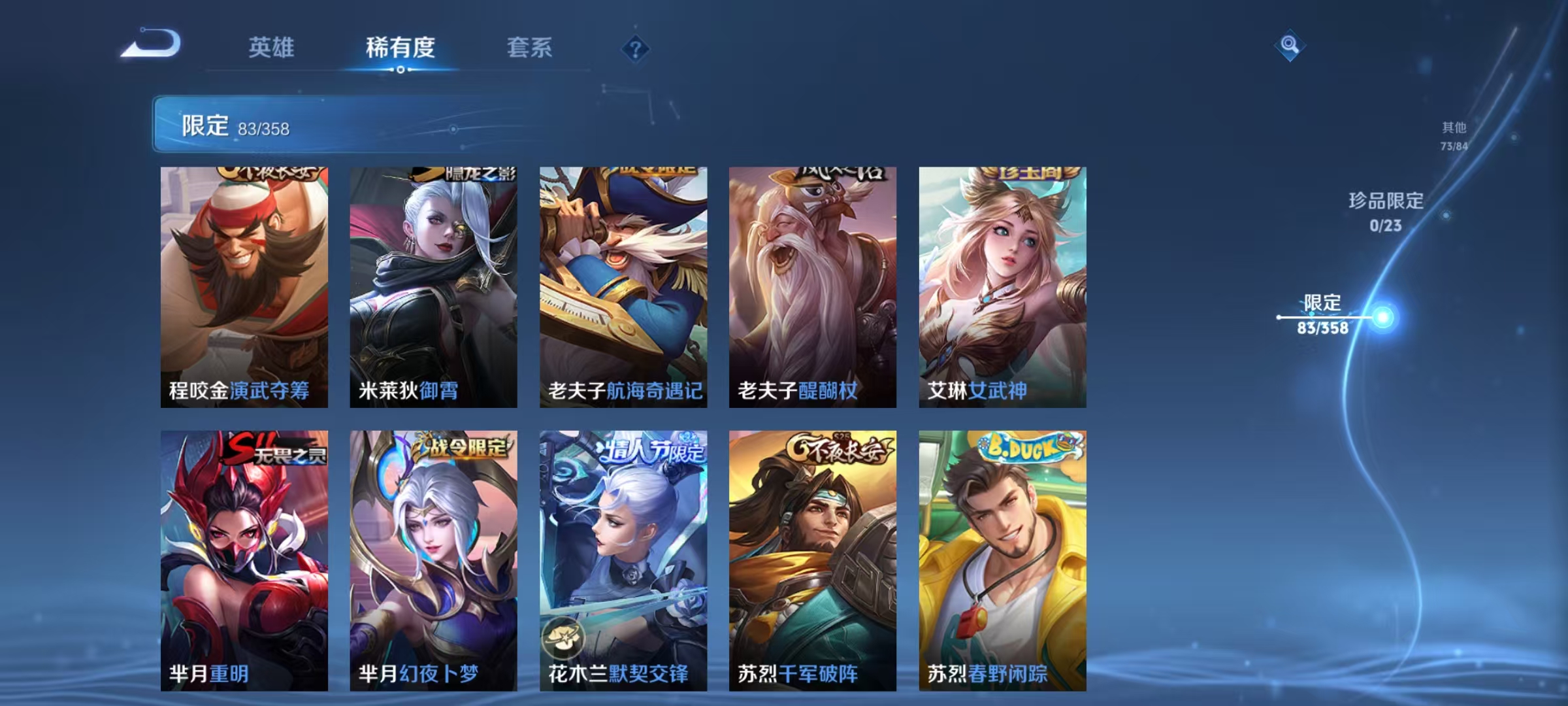Switch to the 套系 tab
This screenshot has height=706, width=1568.
[531, 48]
